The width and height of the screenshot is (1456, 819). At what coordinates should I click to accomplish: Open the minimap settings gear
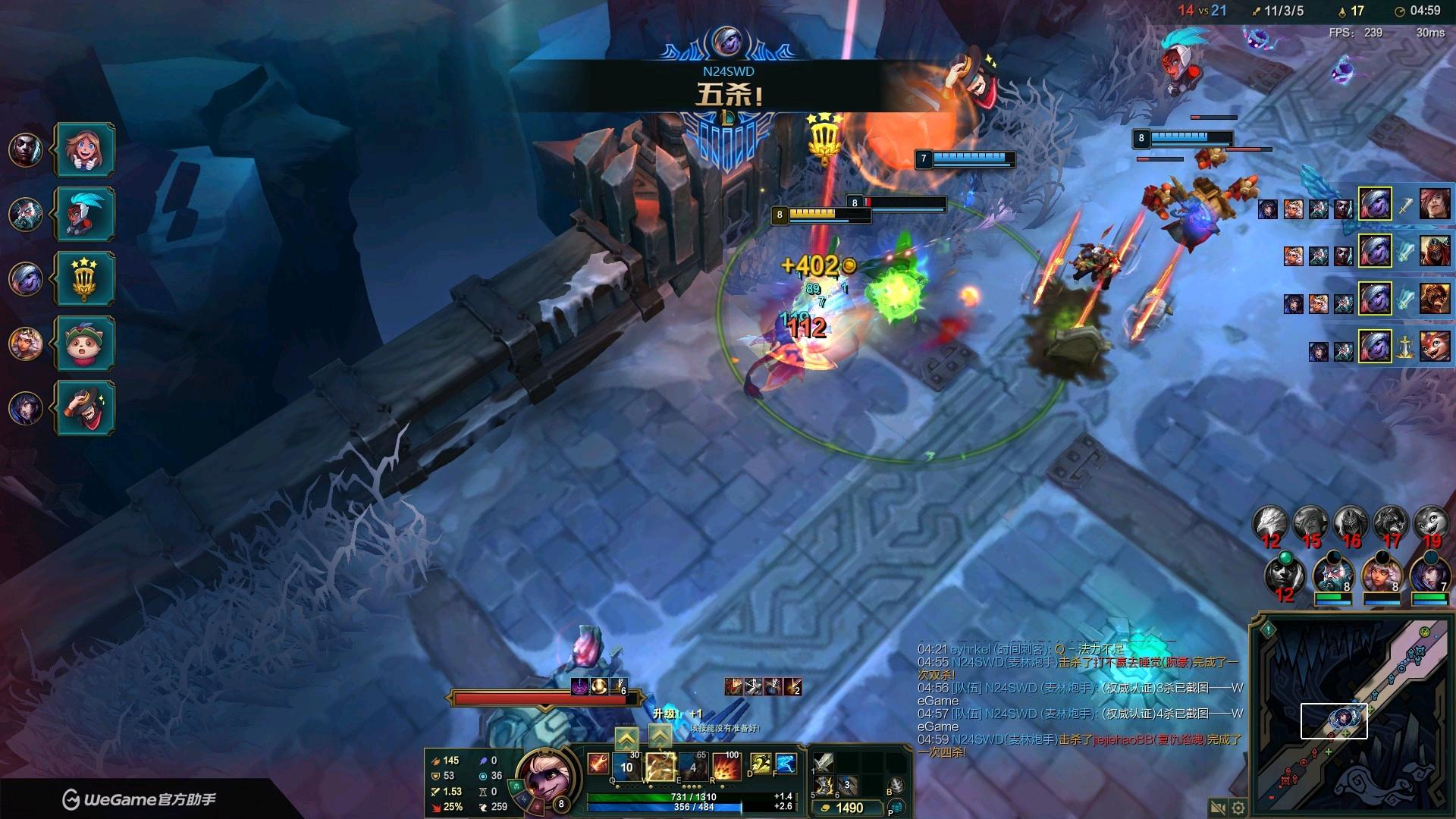tap(1238, 808)
